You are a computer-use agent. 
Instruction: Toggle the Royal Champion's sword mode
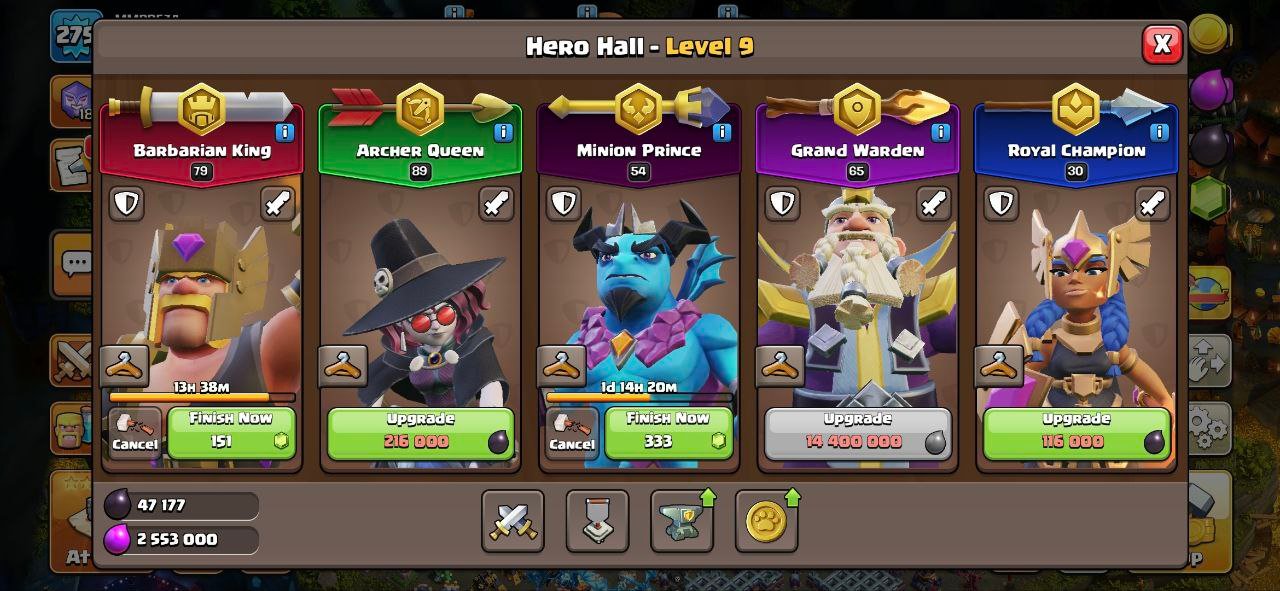[1152, 204]
